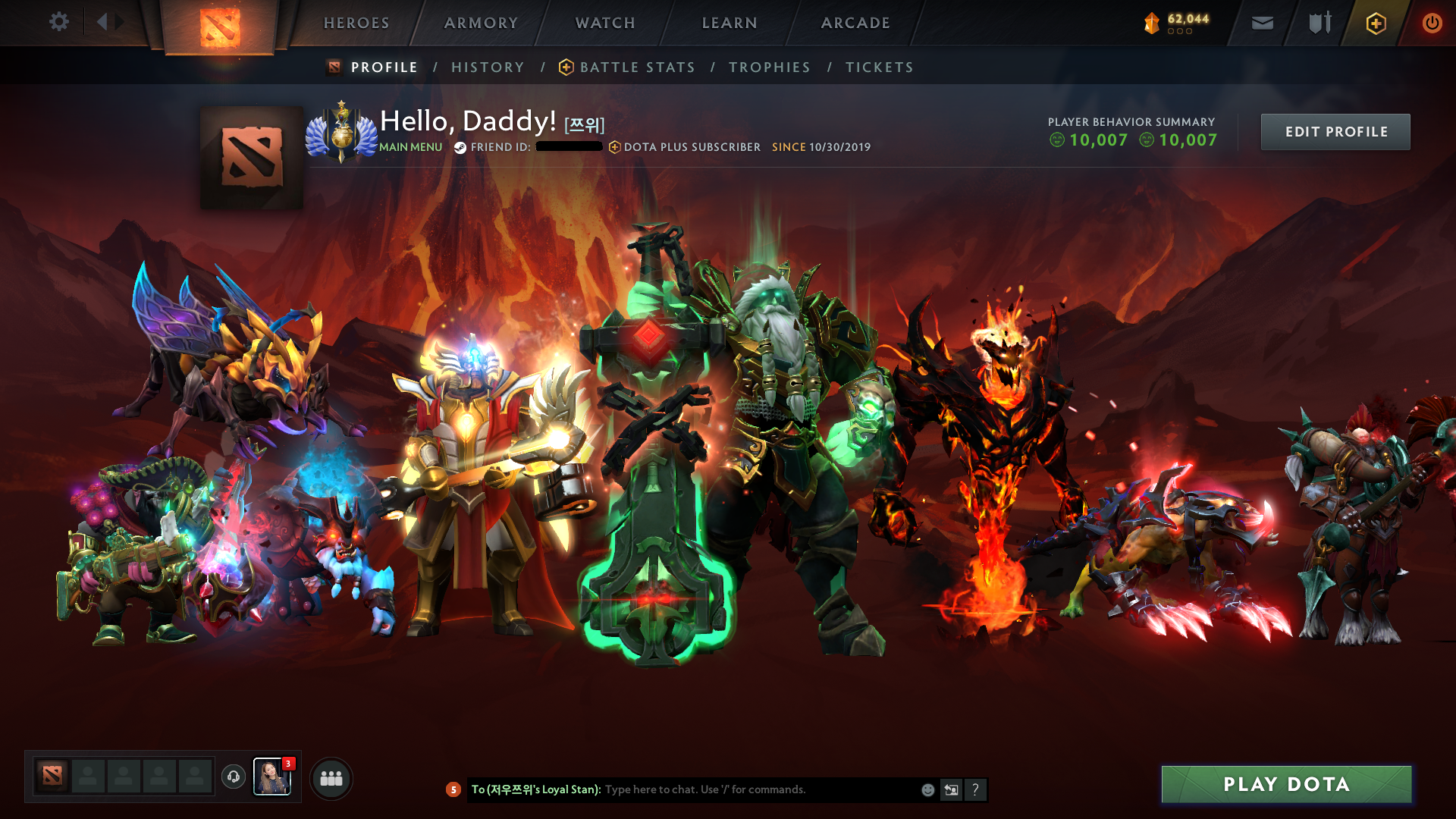Click the question mark help icon
The height and width of the screenshot is (819, 1456).
976,789
